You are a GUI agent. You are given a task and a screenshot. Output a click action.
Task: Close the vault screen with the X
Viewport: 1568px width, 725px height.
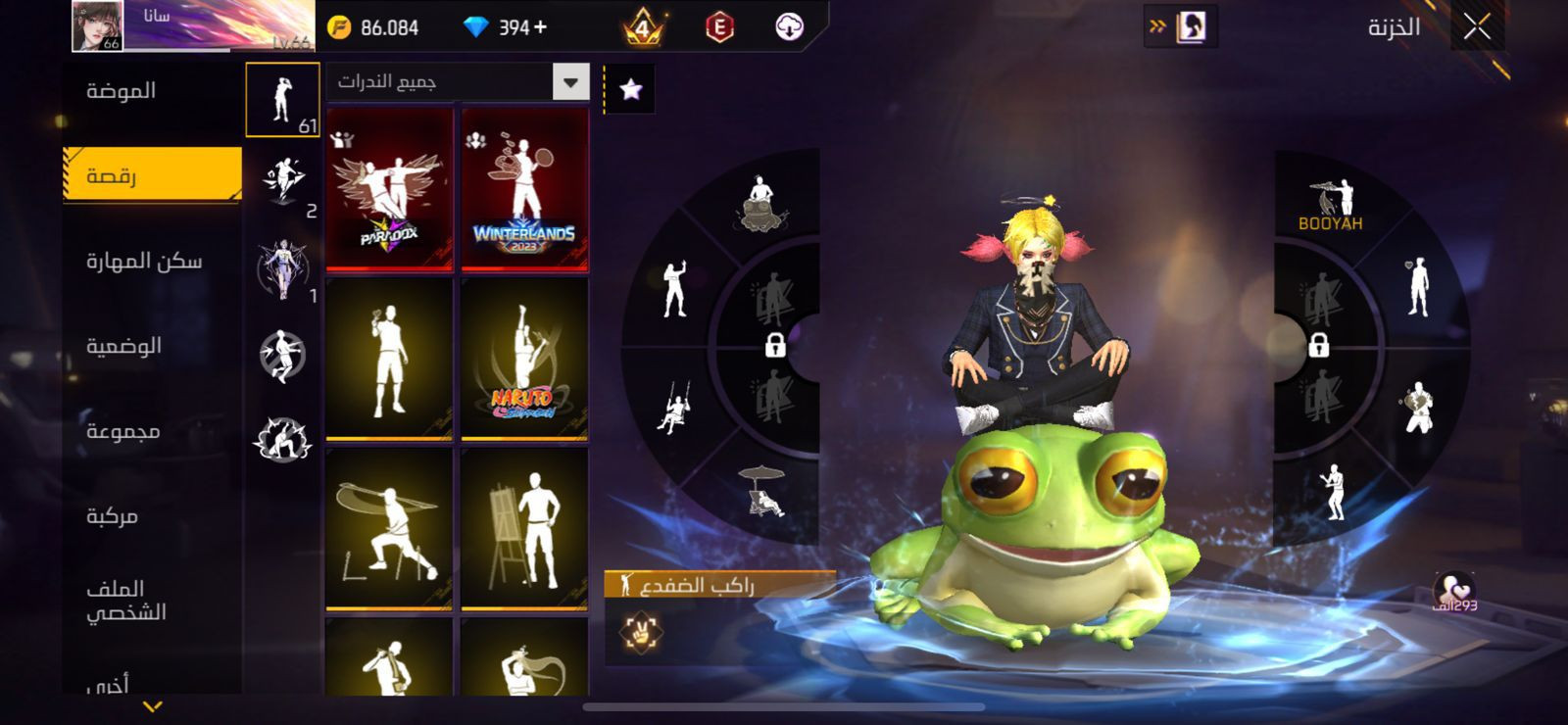(1477, 27)
